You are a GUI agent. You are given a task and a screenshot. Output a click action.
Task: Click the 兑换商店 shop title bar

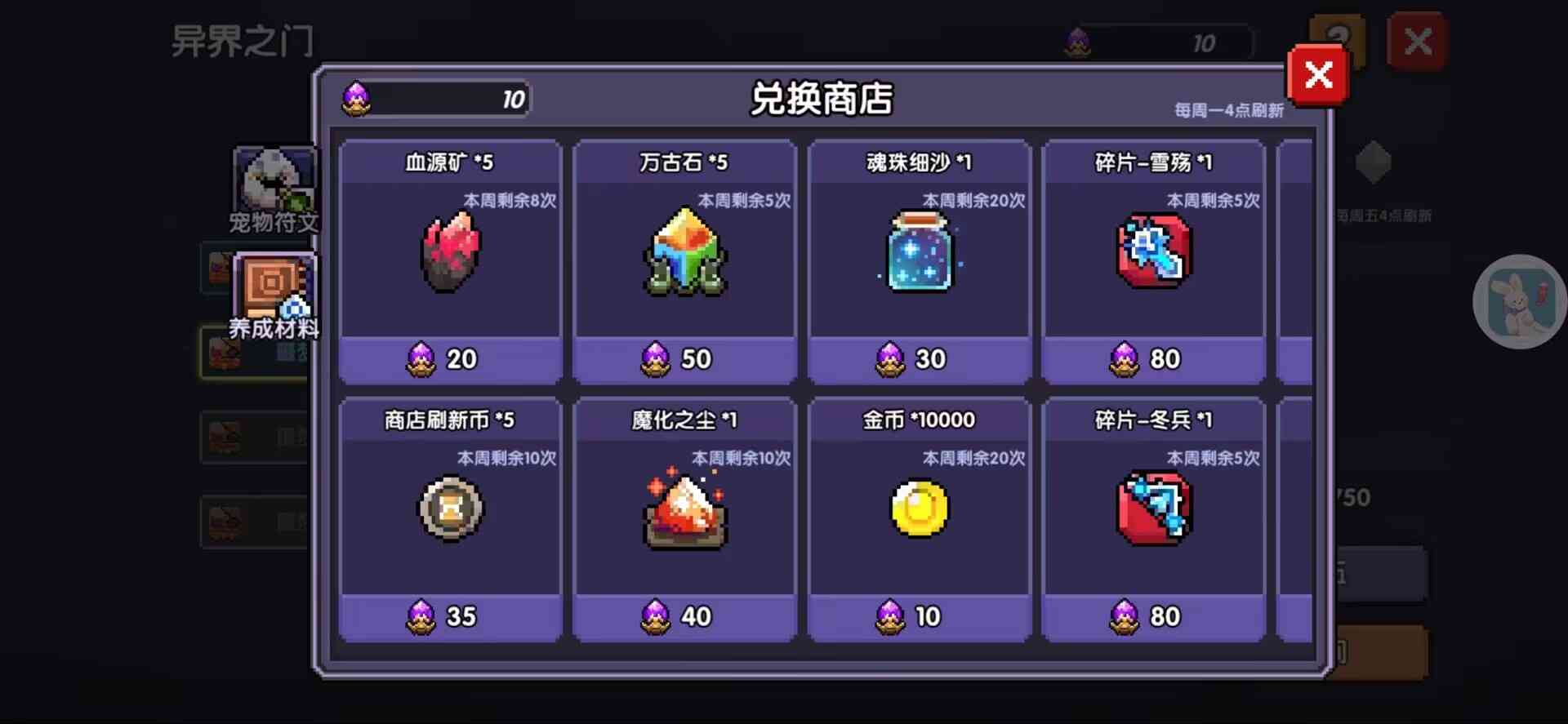(820, 100)
